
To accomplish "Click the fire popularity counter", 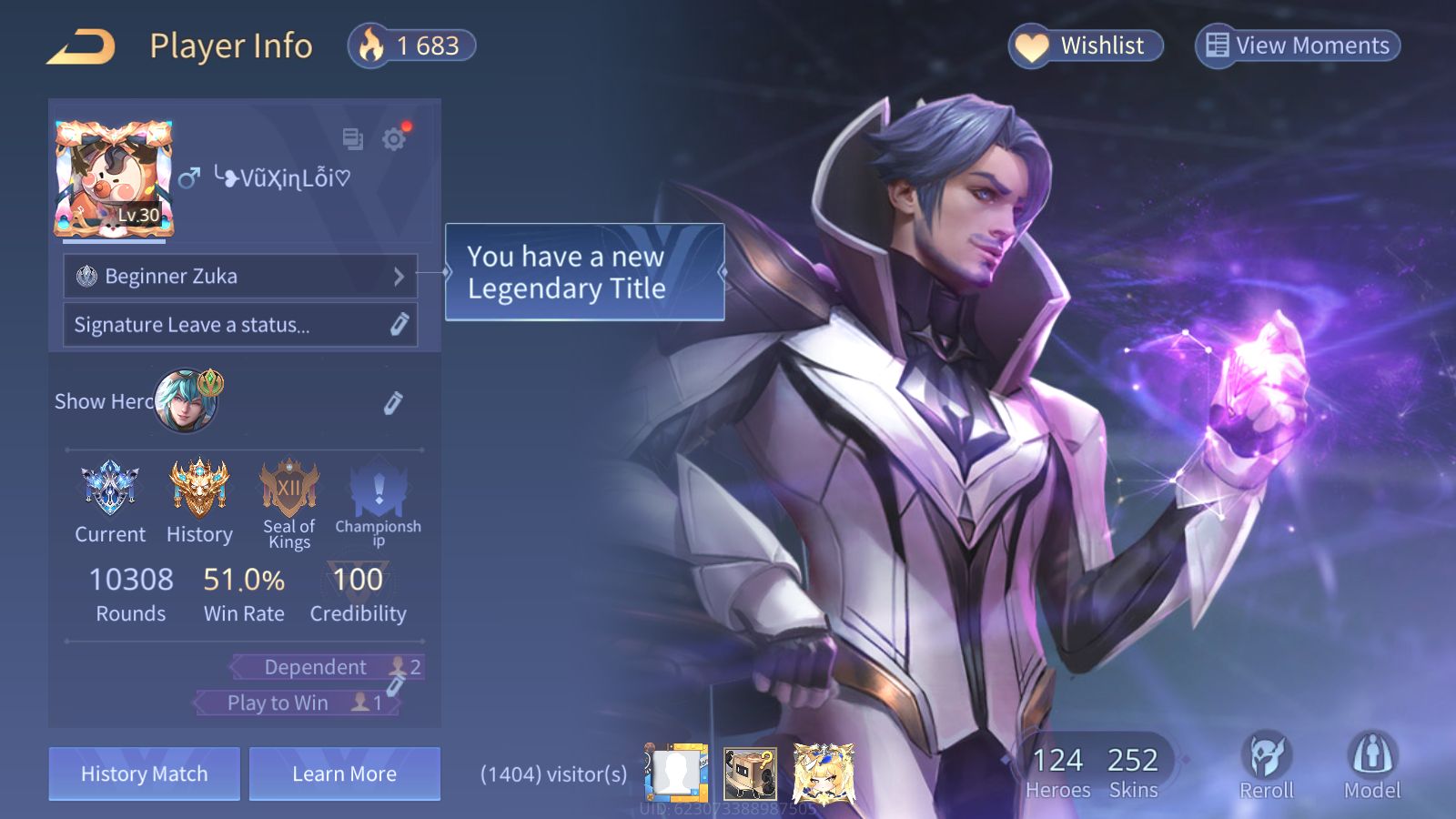I will click(x=412, y=45).
